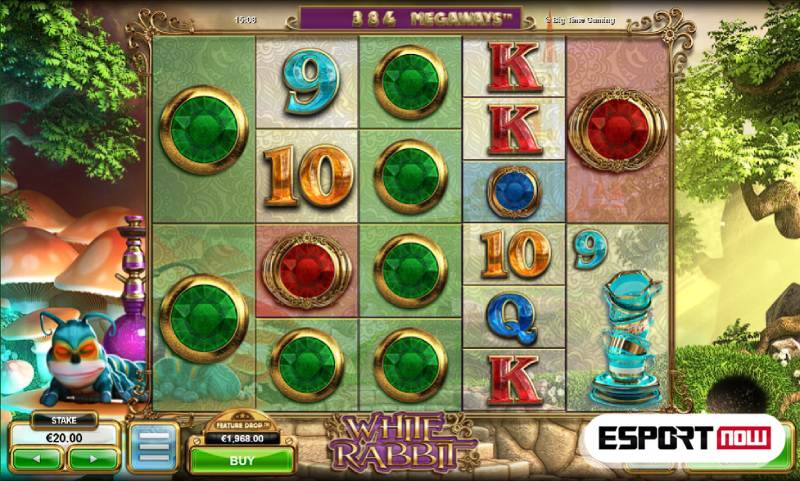The height and width of the screenshot is (481, 800).
Task: Open the three-bar game menu
Action: click(153, 447)
